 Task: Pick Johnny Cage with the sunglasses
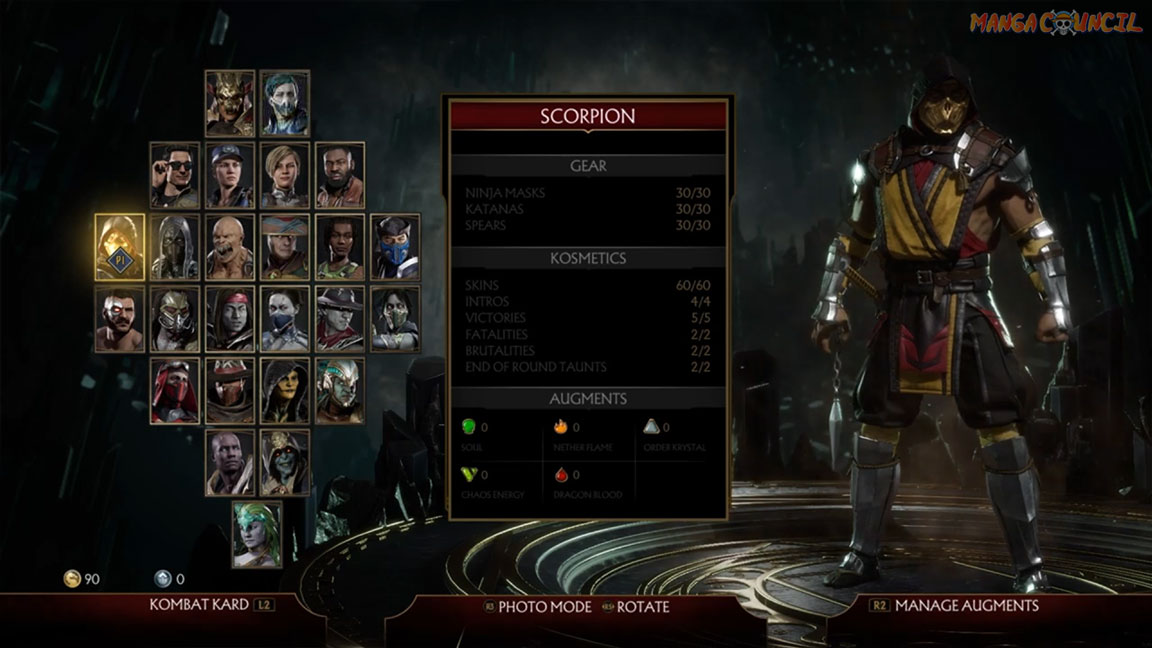click(x=175, y=175)
